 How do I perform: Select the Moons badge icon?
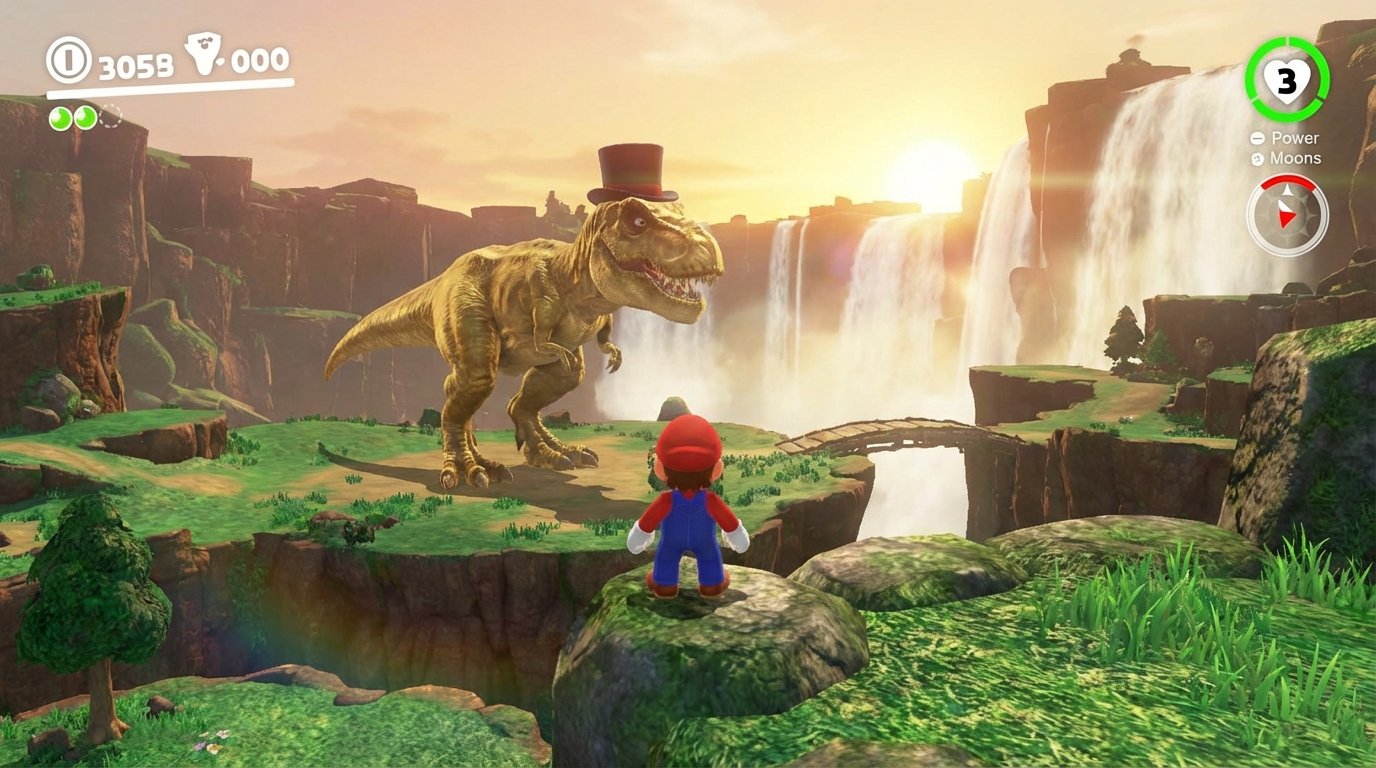coord(1257,158)
